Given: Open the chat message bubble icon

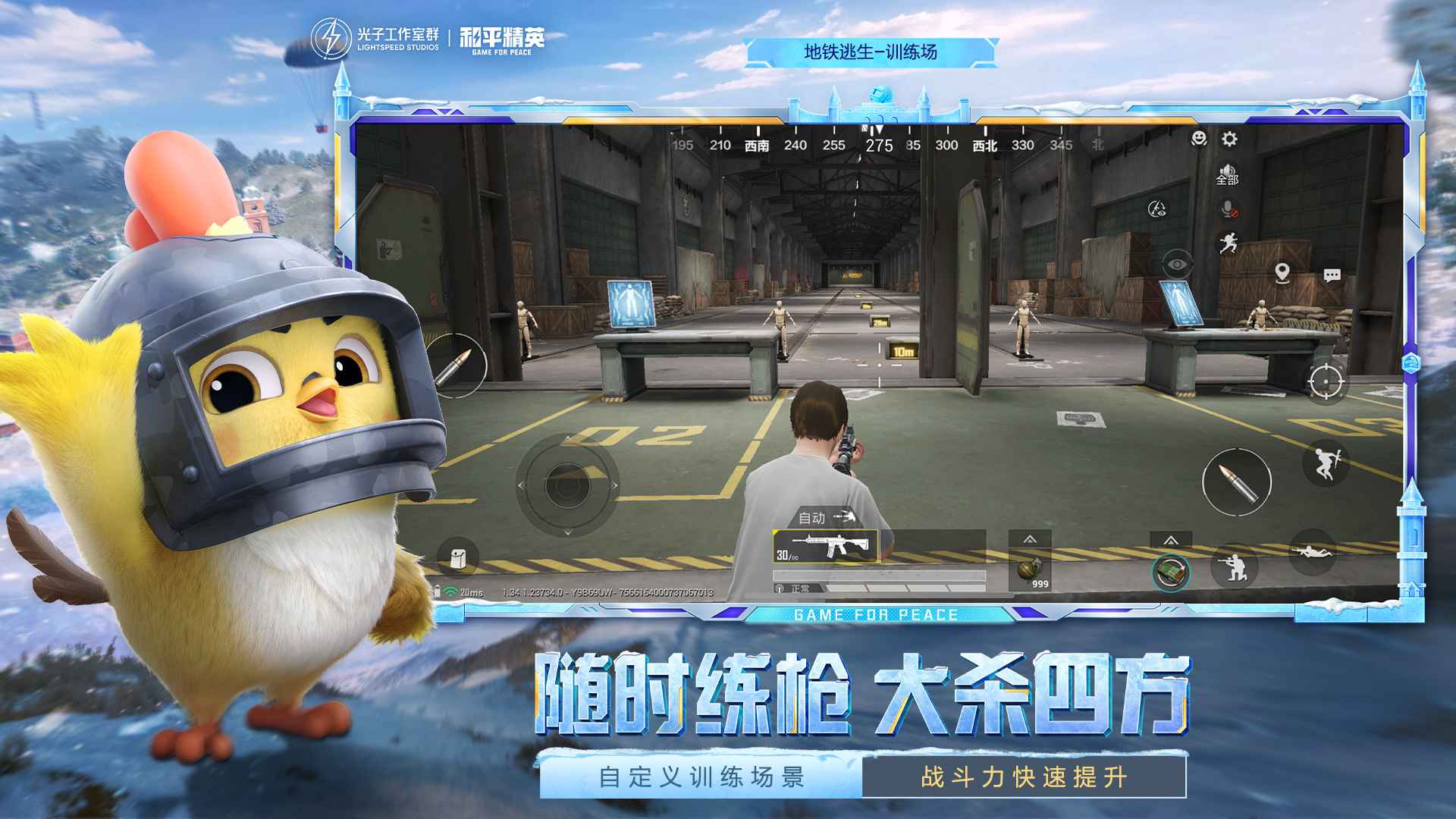Looking at the screenshot, I should (x=1332, y=275).
